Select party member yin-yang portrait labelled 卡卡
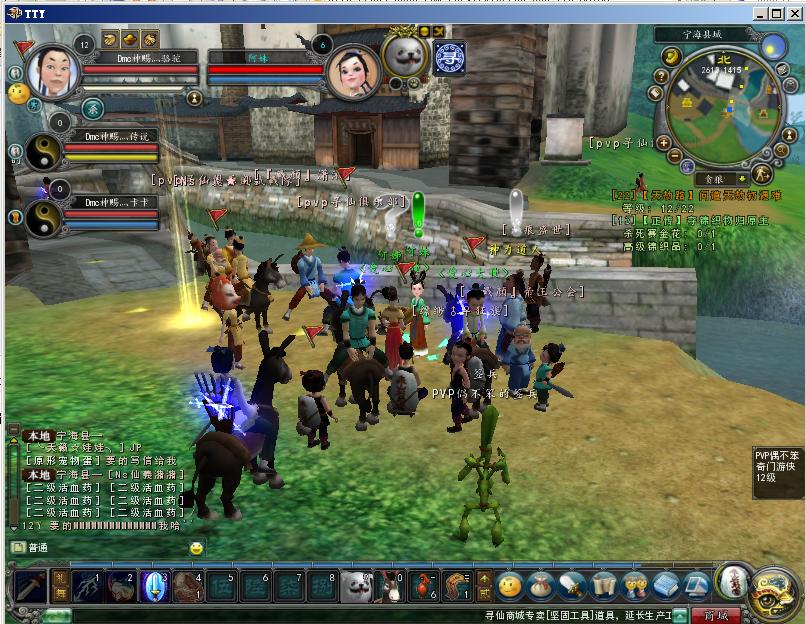 42,216
